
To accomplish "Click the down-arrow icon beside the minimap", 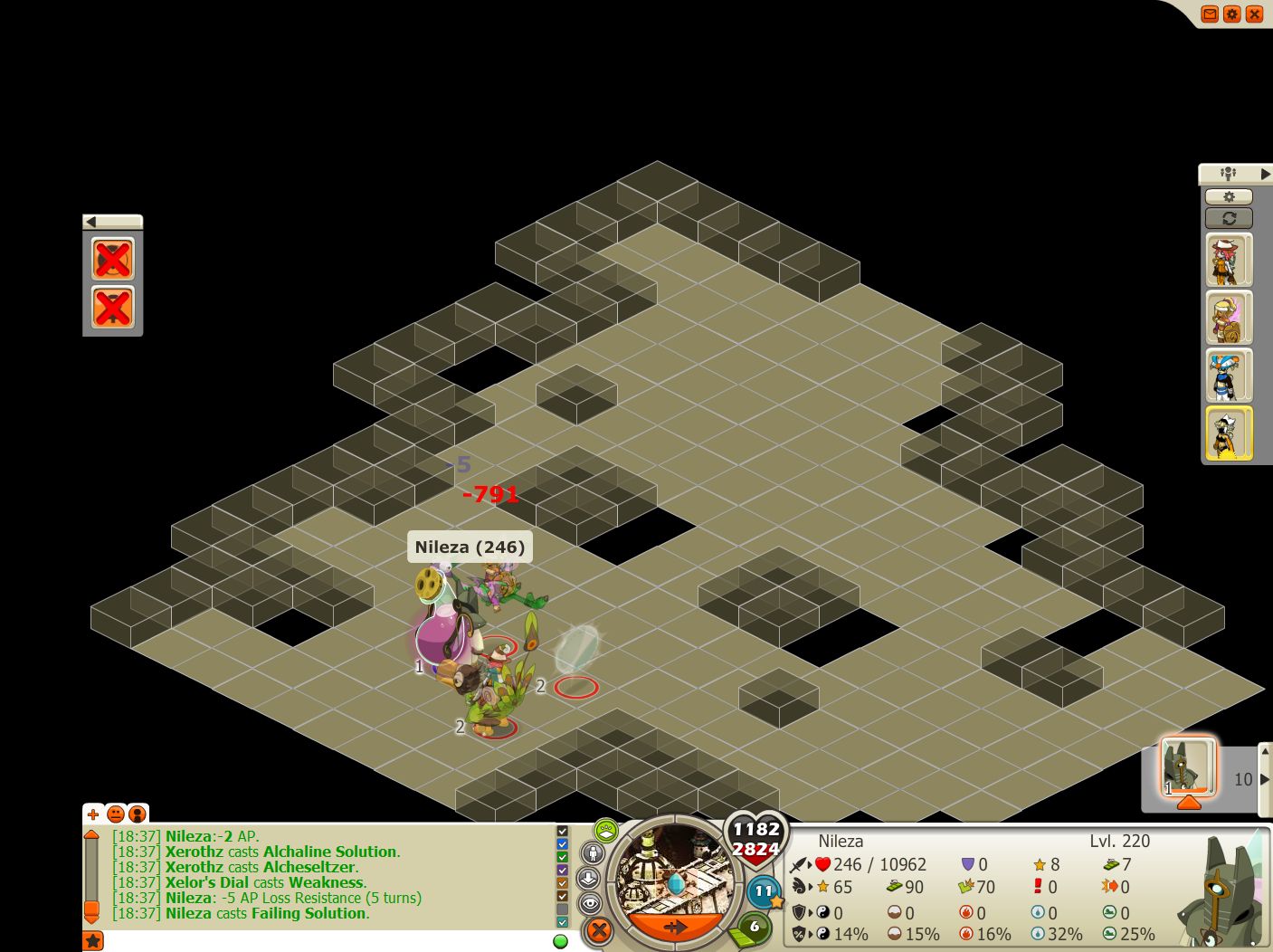I will [589, 877].
